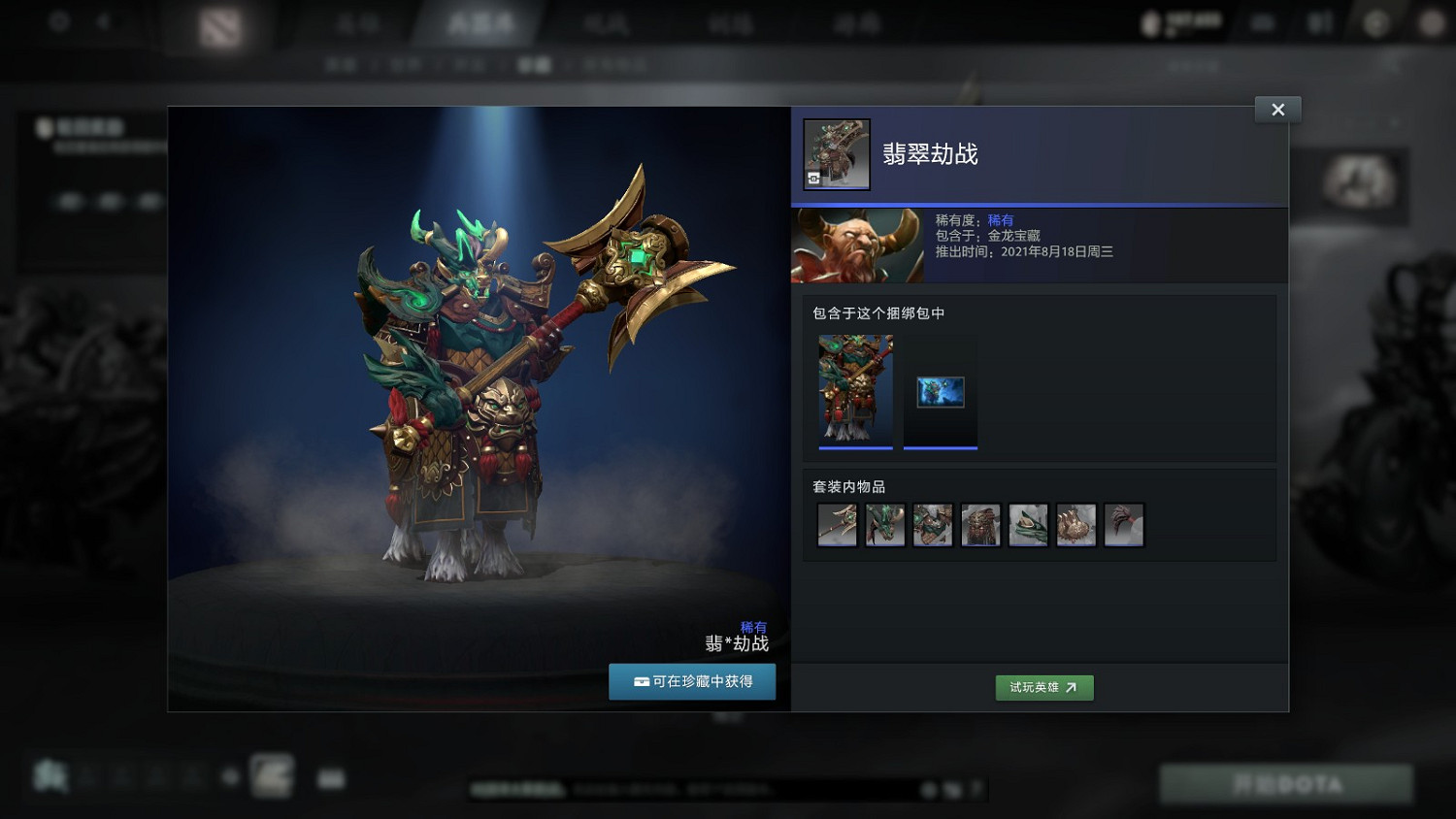This screenshot has height=819, width=1456.
Task: Select the loading screen thumbnail in the bundle section
Action: [940, 393]
